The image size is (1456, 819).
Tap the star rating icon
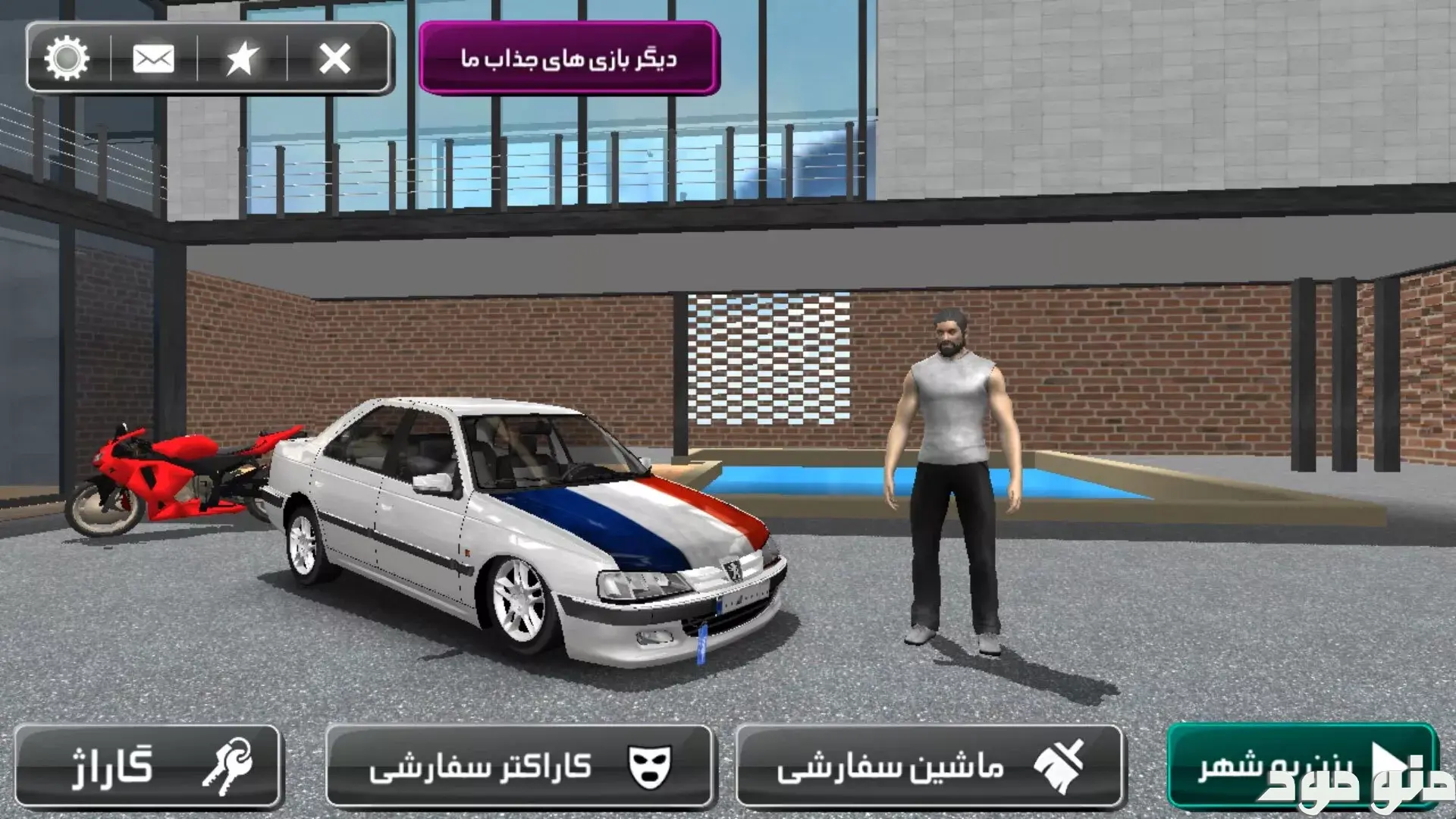[x=242, y=58]
